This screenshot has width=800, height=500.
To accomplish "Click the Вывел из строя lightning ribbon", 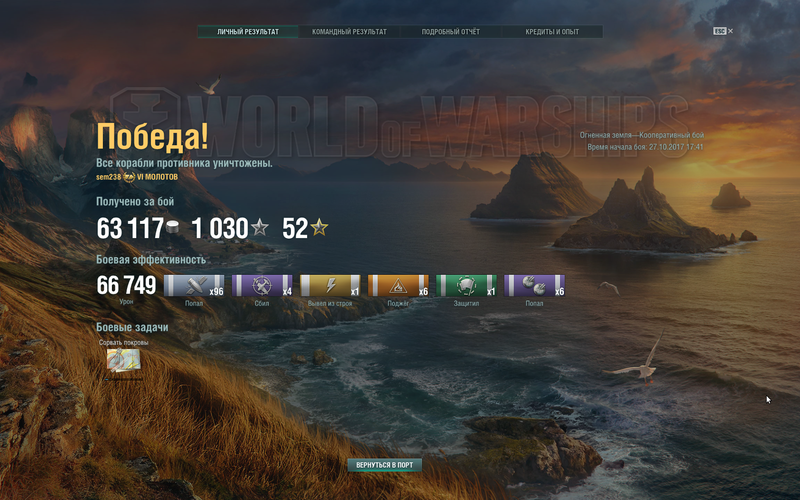I will point(330,286).
